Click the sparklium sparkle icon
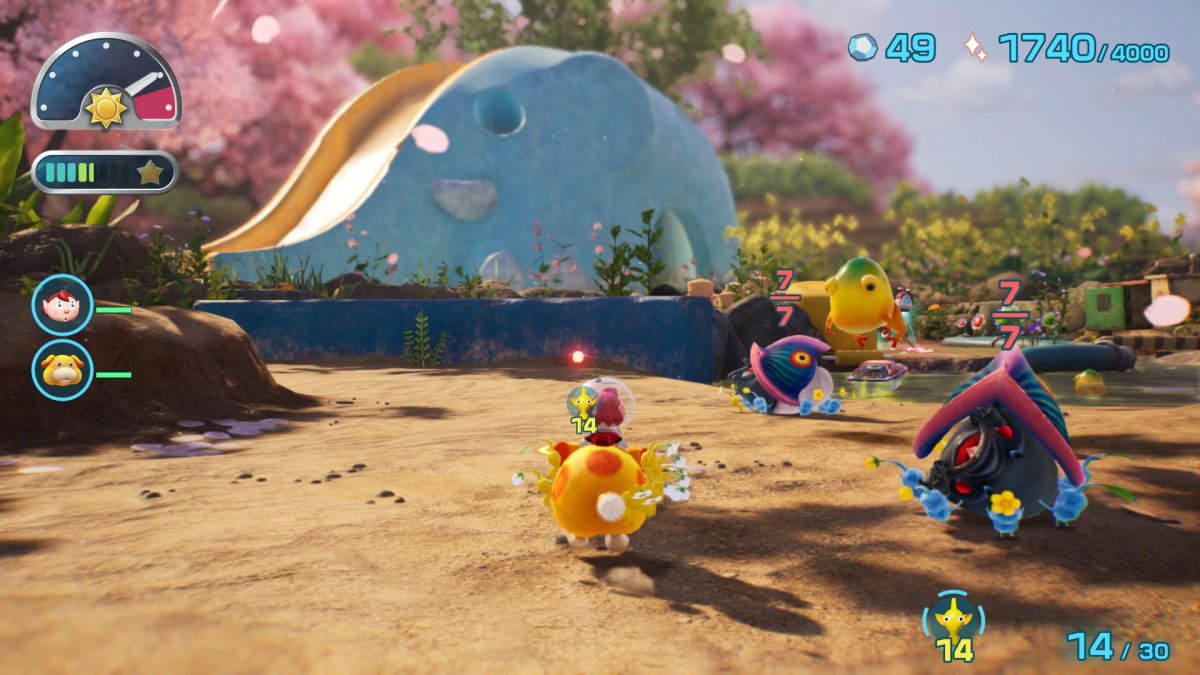The image size is (1200, 675). pos(975,48)
